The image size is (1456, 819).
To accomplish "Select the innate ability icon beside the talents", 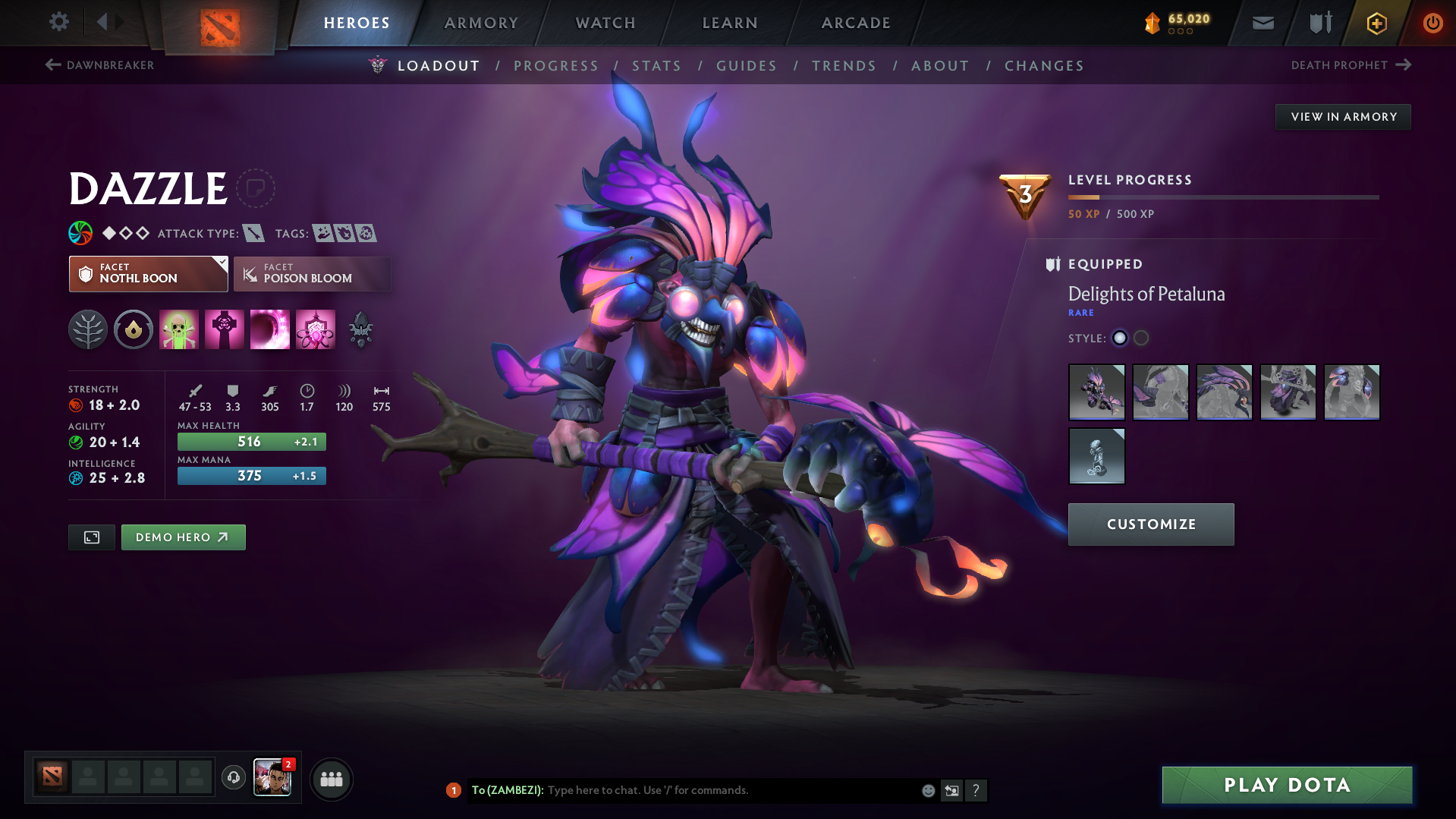I will point(134,329).
